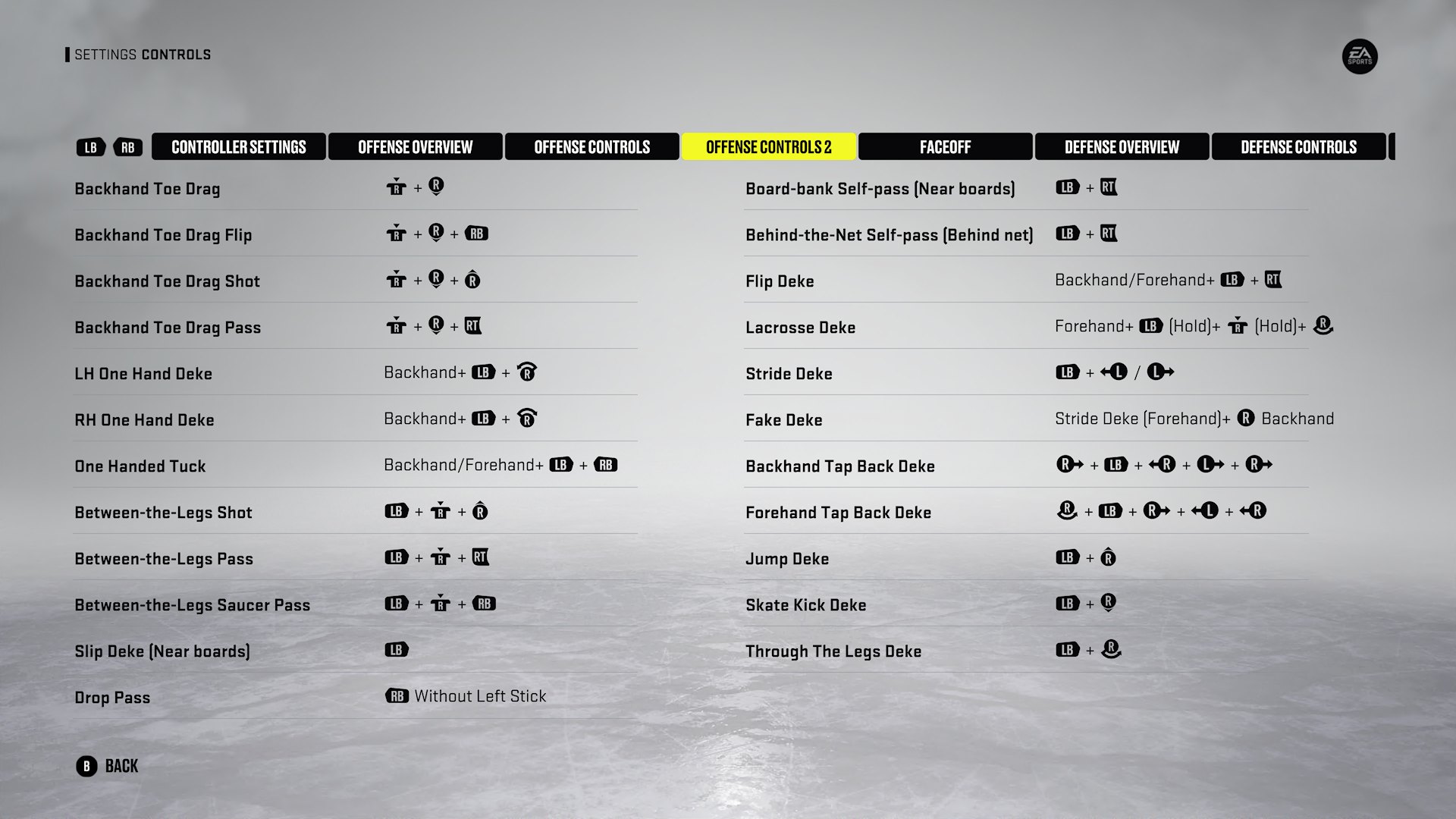1456x819 pixels.
Task: Select the Between-the-Legs Saucer Pass row
Action: pos(192,605)
